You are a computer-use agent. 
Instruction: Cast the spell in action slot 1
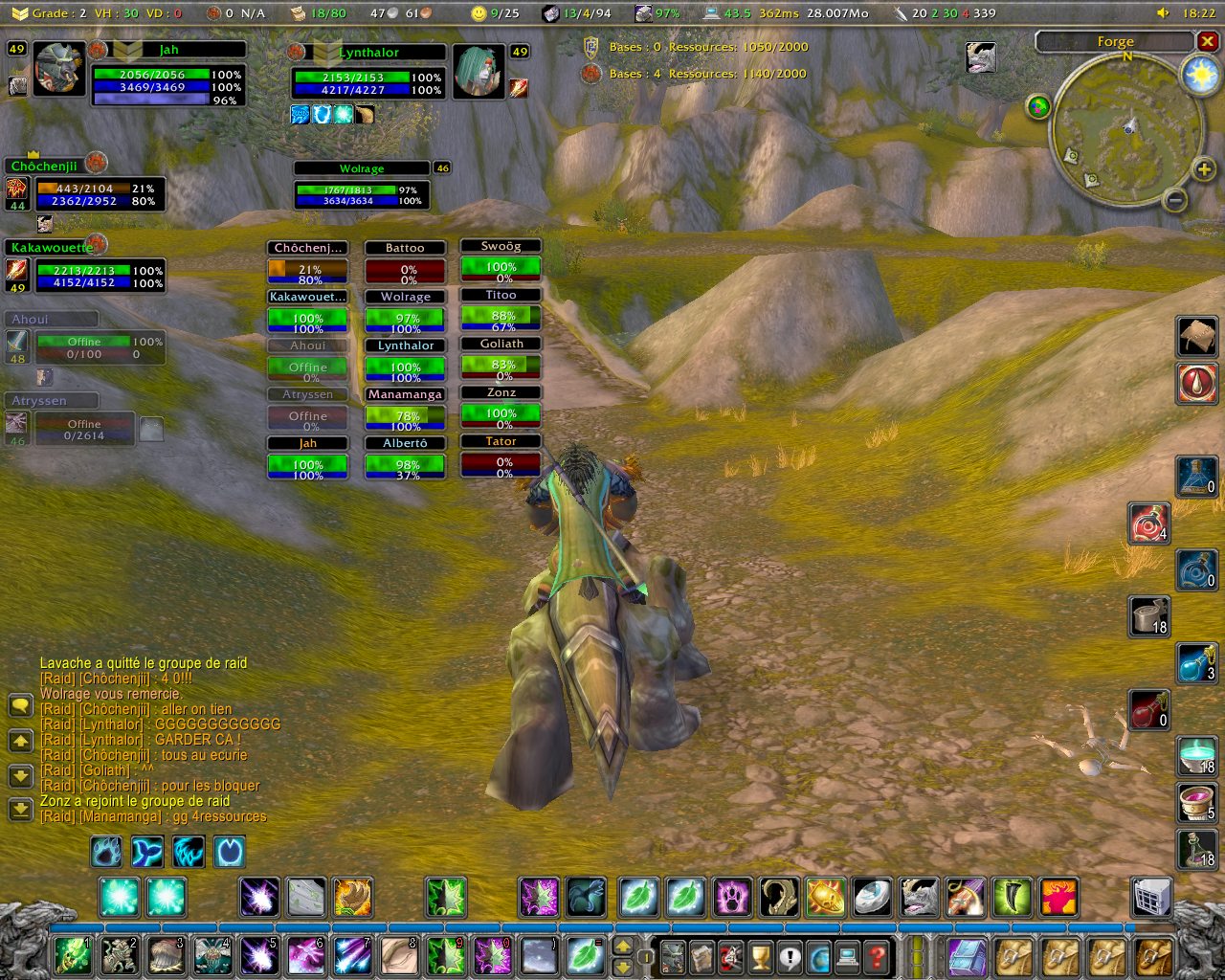click(73, 956)
